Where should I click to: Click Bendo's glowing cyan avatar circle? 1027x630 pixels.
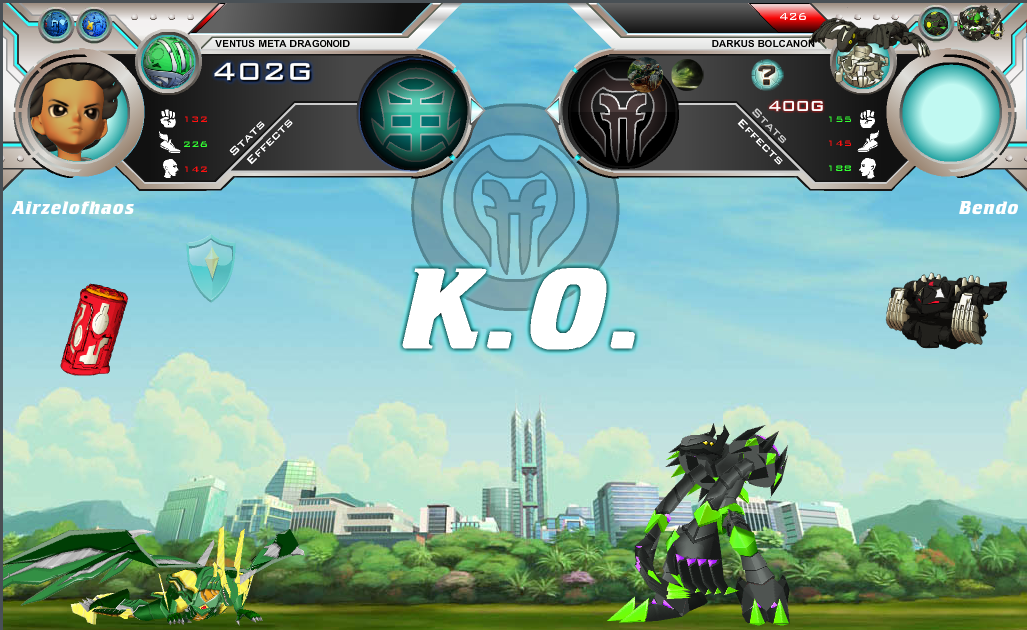pos(951,112)
